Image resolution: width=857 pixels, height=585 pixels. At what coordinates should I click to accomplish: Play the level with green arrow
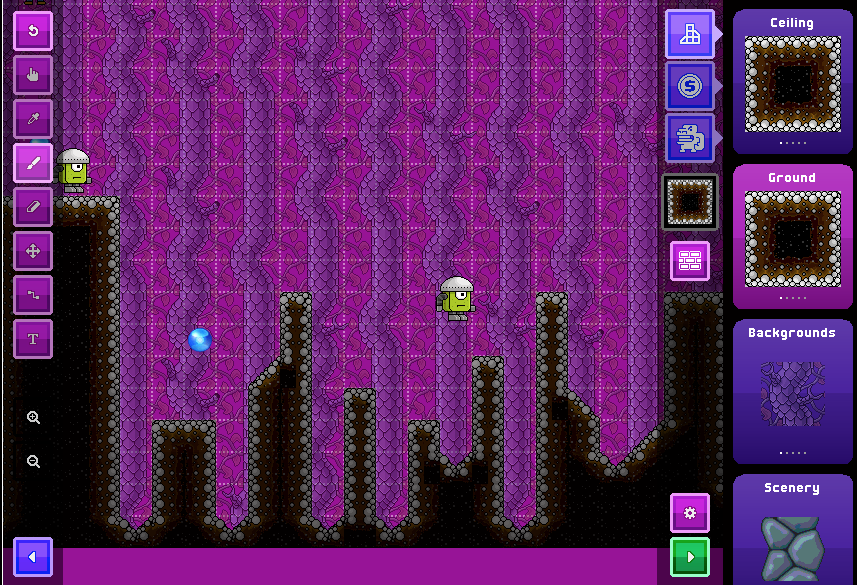pyautogui.click(x=690, y=557)
